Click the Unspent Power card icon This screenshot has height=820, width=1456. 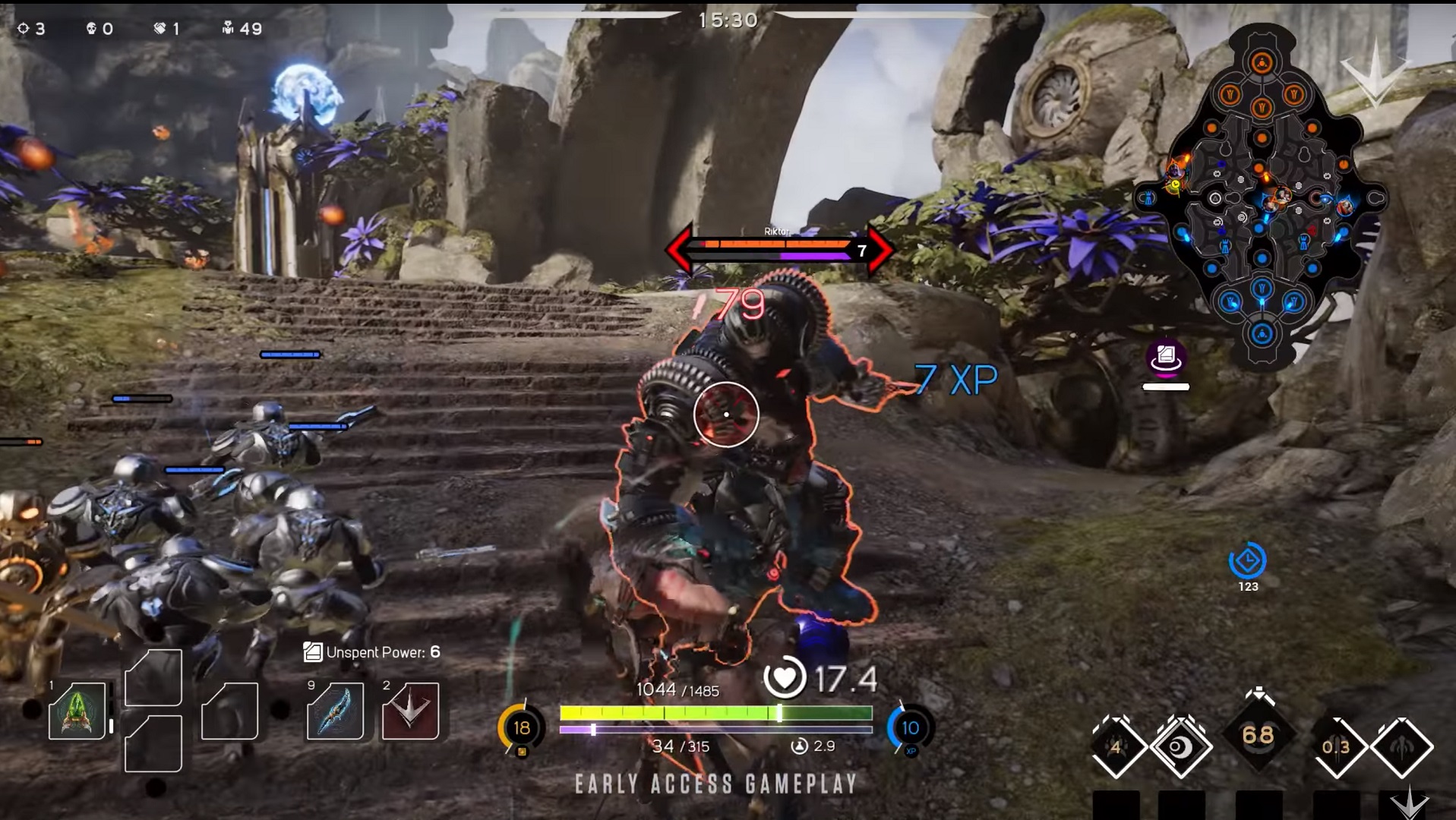coord(312,651)
